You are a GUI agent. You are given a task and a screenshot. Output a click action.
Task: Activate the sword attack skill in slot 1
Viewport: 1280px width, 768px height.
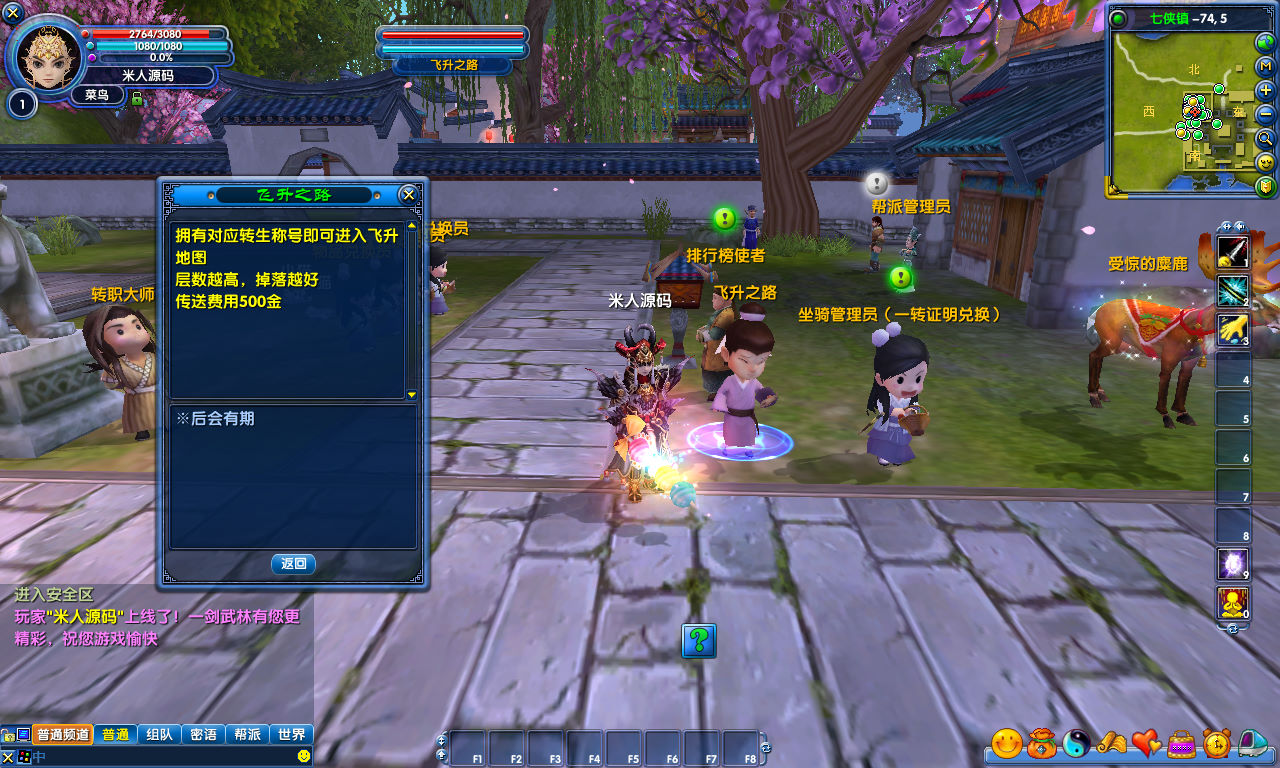pos(1232,252)
